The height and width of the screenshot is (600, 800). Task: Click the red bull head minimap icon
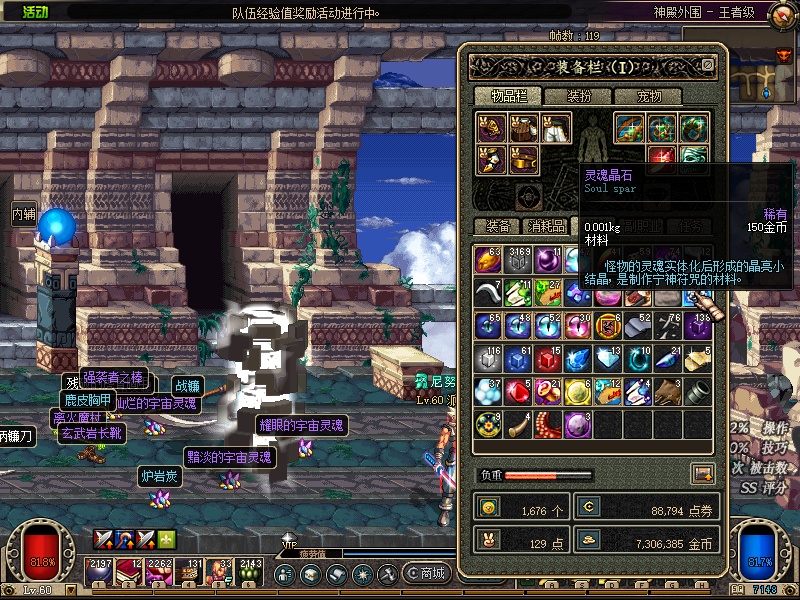pos(784,55)
